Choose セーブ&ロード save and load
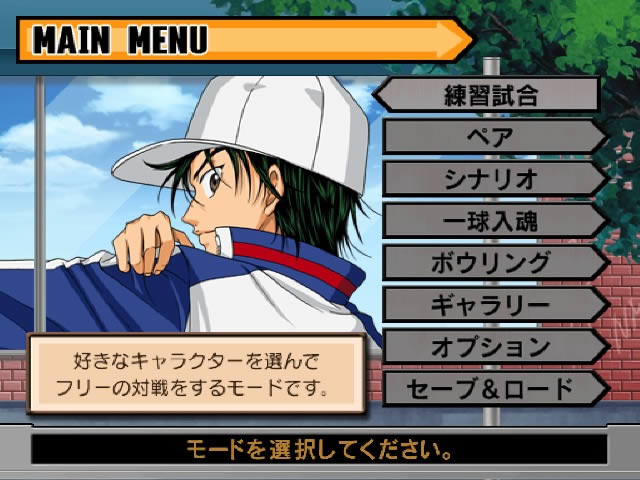This screenshot has height=480, width=640. pyautogui.click(x=490, y=388)
